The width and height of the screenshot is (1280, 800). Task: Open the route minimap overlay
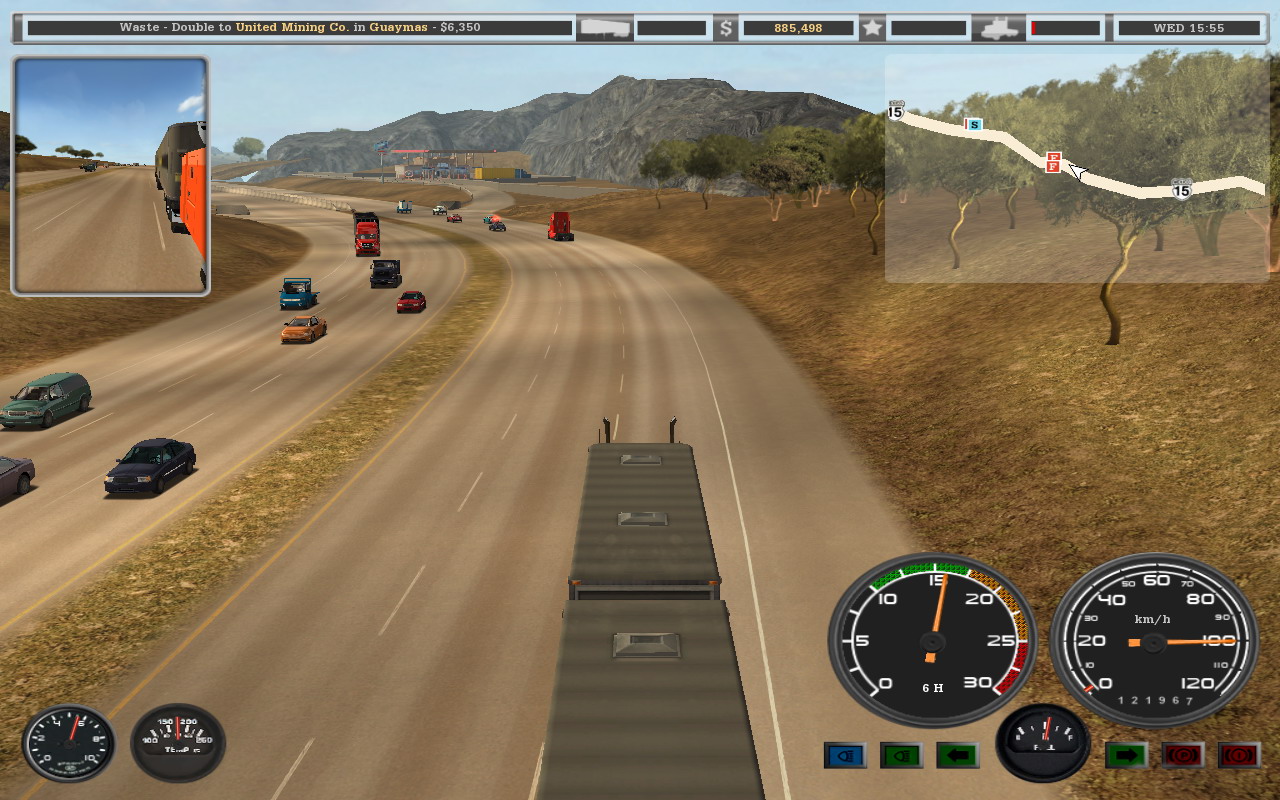[x=1076, y=168]
